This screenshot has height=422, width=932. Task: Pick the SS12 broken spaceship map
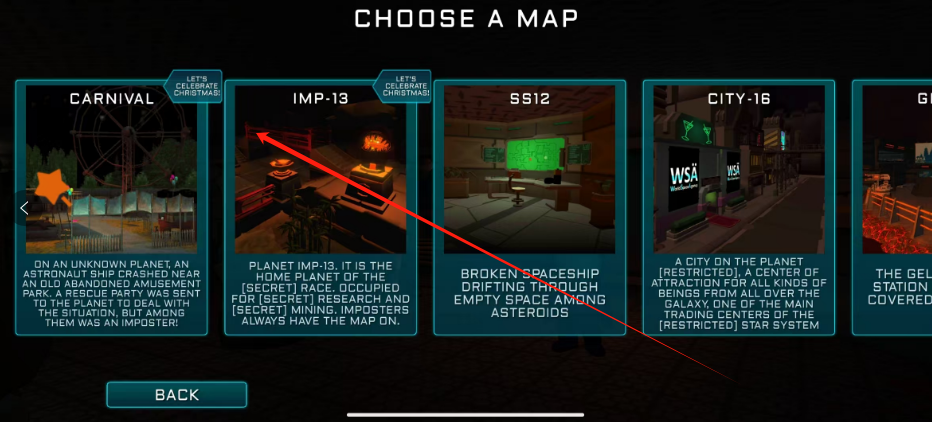point(530,207)
